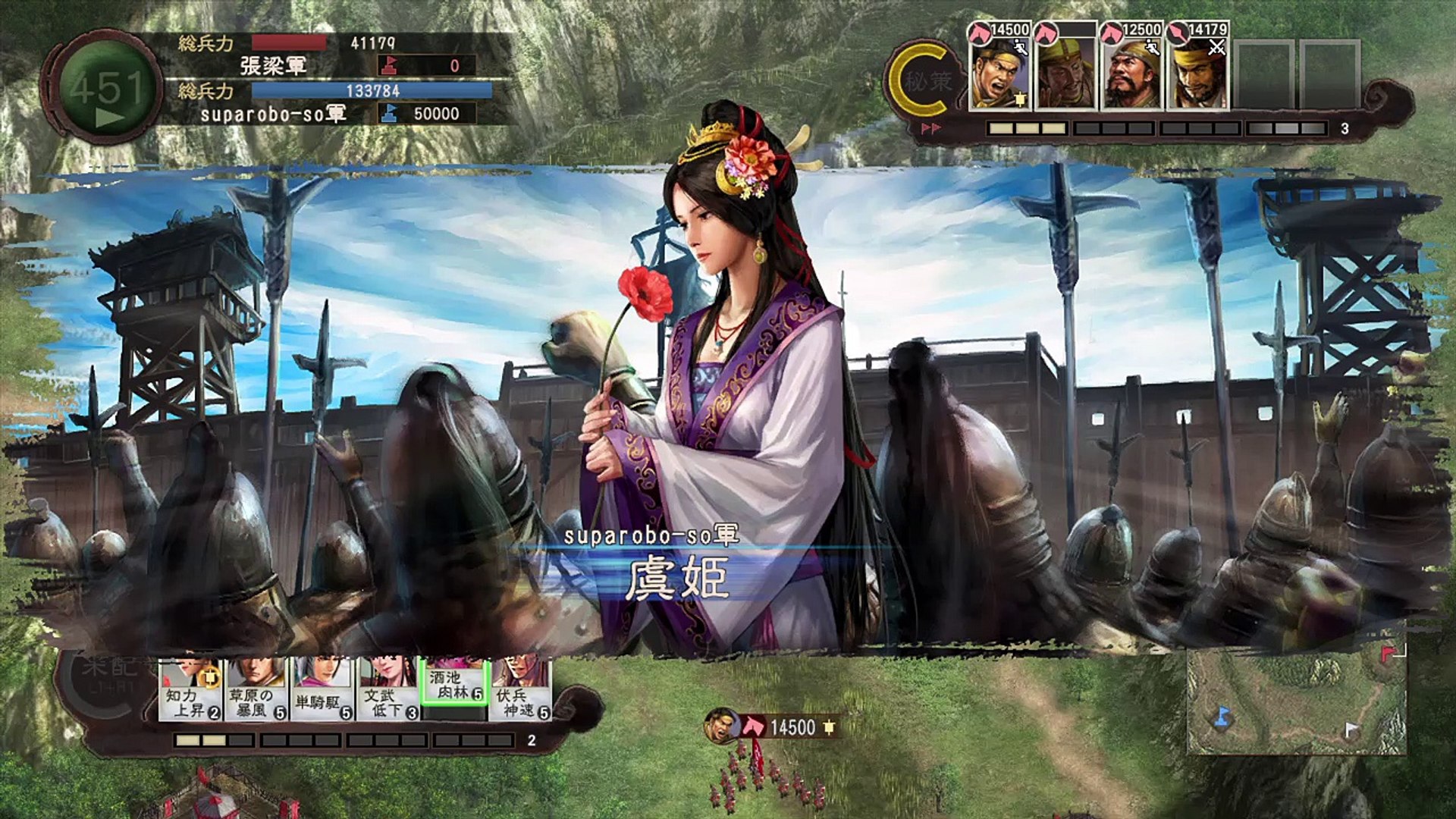The image size is (1456, 819).
Task: Select the highlighted 酒池肉林 card
Action: click(x=453, y=684)
